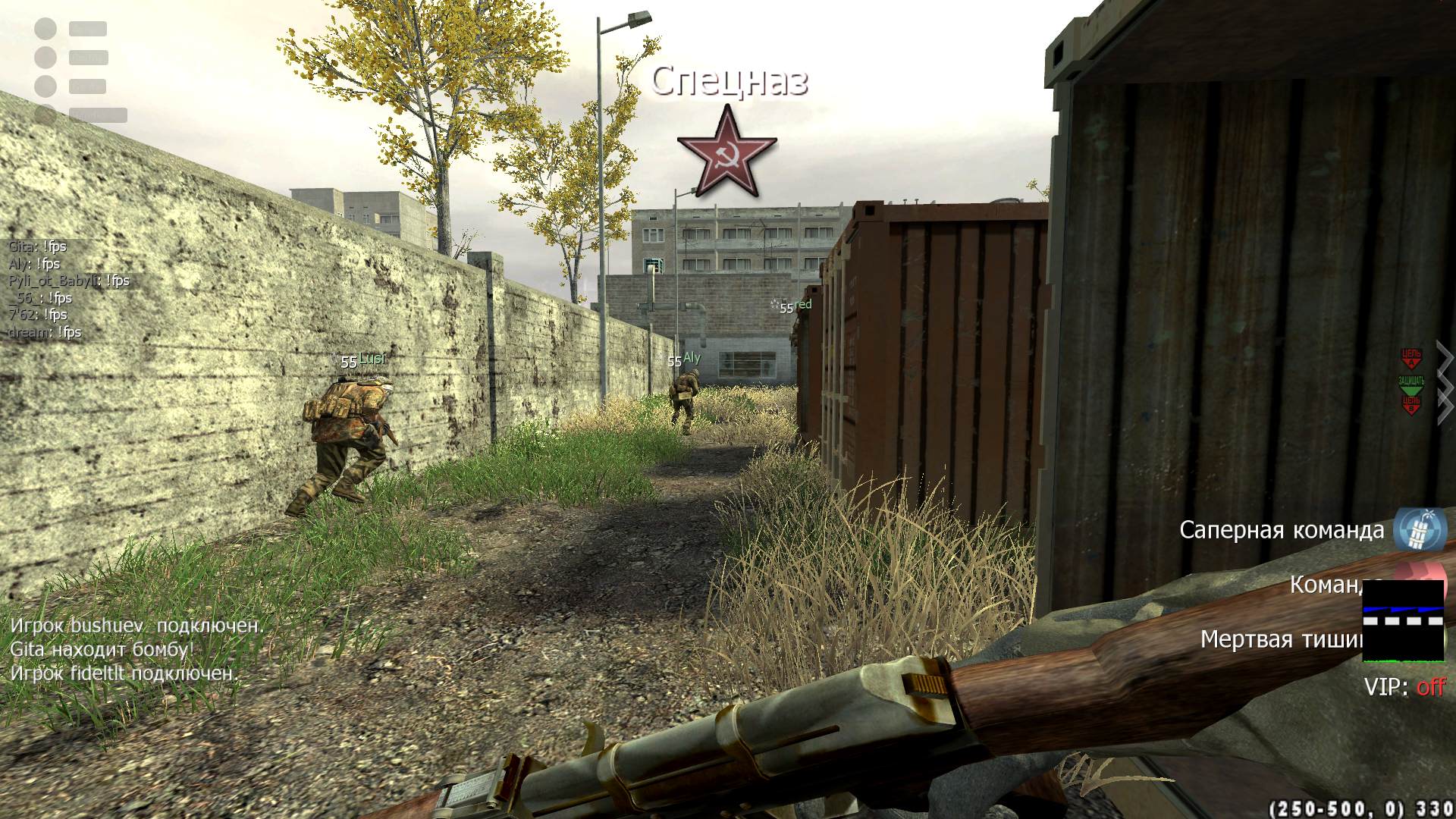Select the red ЦЕЛЬ A objective marker
Screen dimensions: 1456x819
click(1410, 358)
